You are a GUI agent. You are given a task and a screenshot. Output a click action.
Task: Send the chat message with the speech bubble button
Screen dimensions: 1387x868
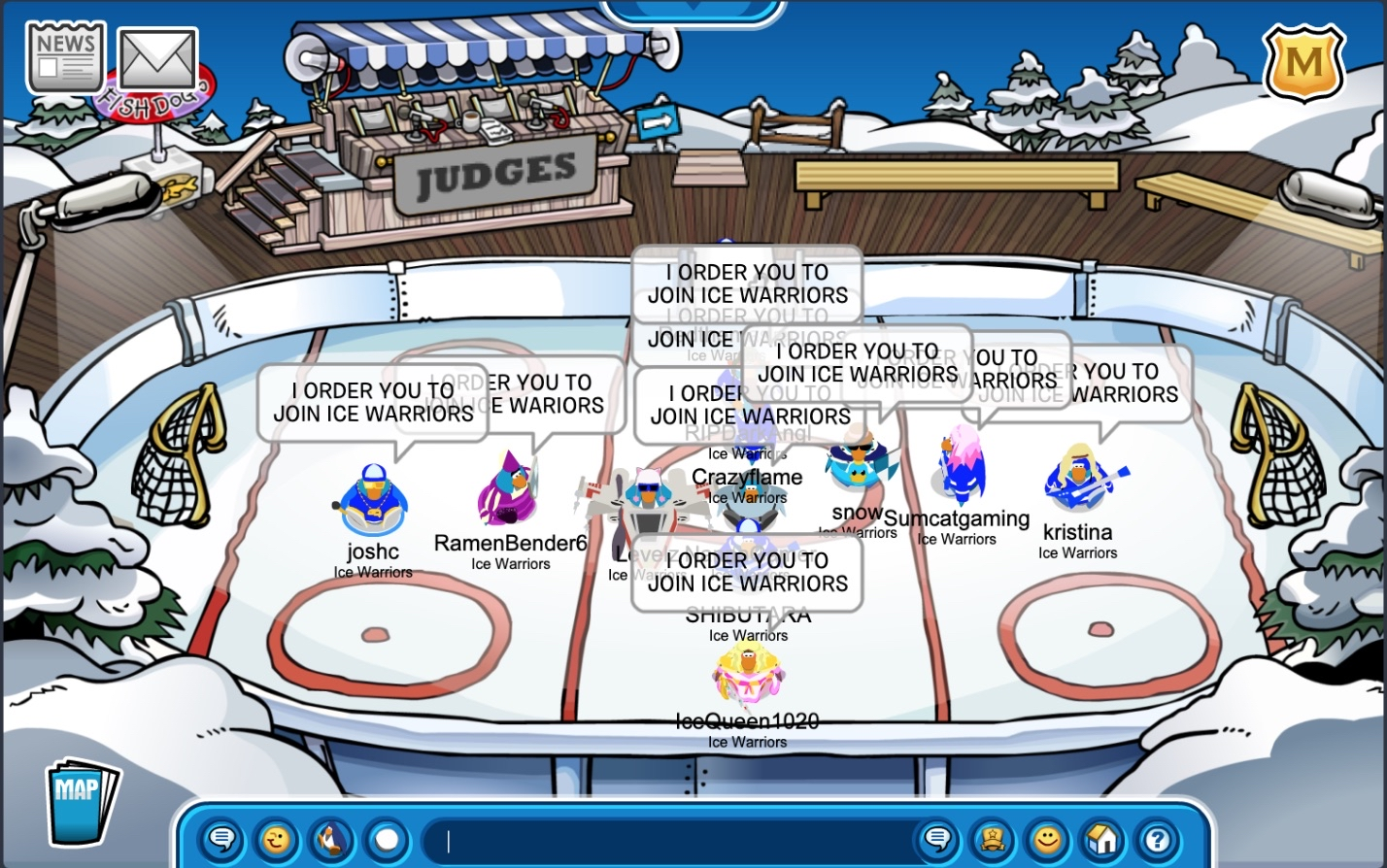pyautogui.click(x=938, y=839)
